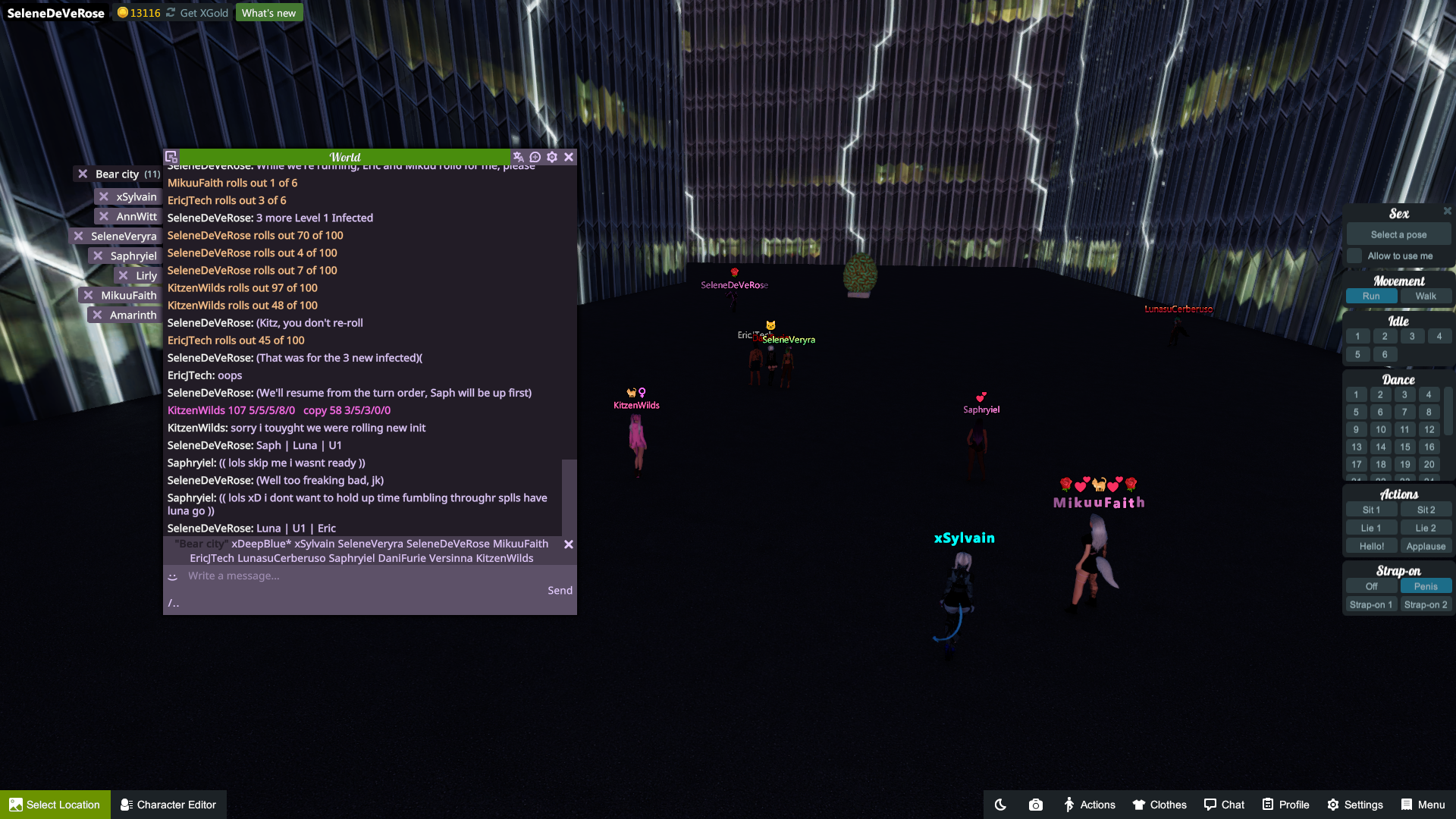Open the Settings panel
This screenshot has width=1456, height=819.
[1355, 805]
